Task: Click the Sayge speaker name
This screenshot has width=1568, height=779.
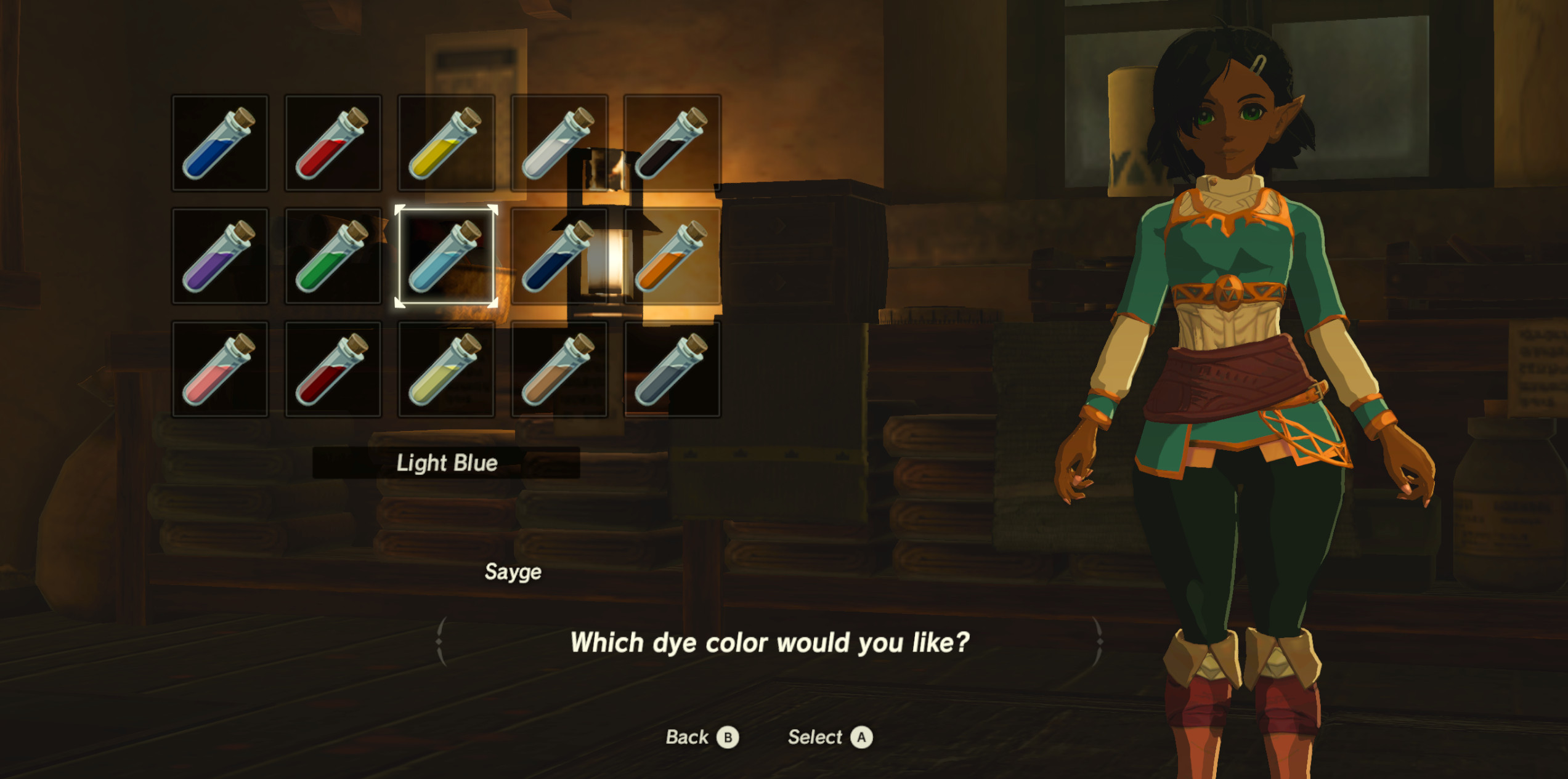Action: [x=511, y=572]
